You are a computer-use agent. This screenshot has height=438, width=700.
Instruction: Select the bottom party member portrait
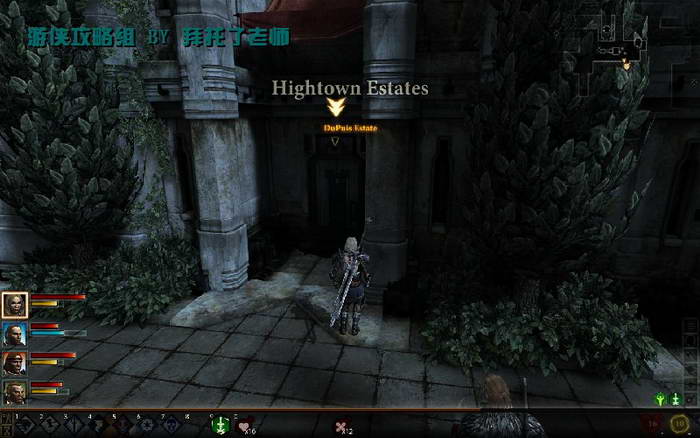pos(14,392)
